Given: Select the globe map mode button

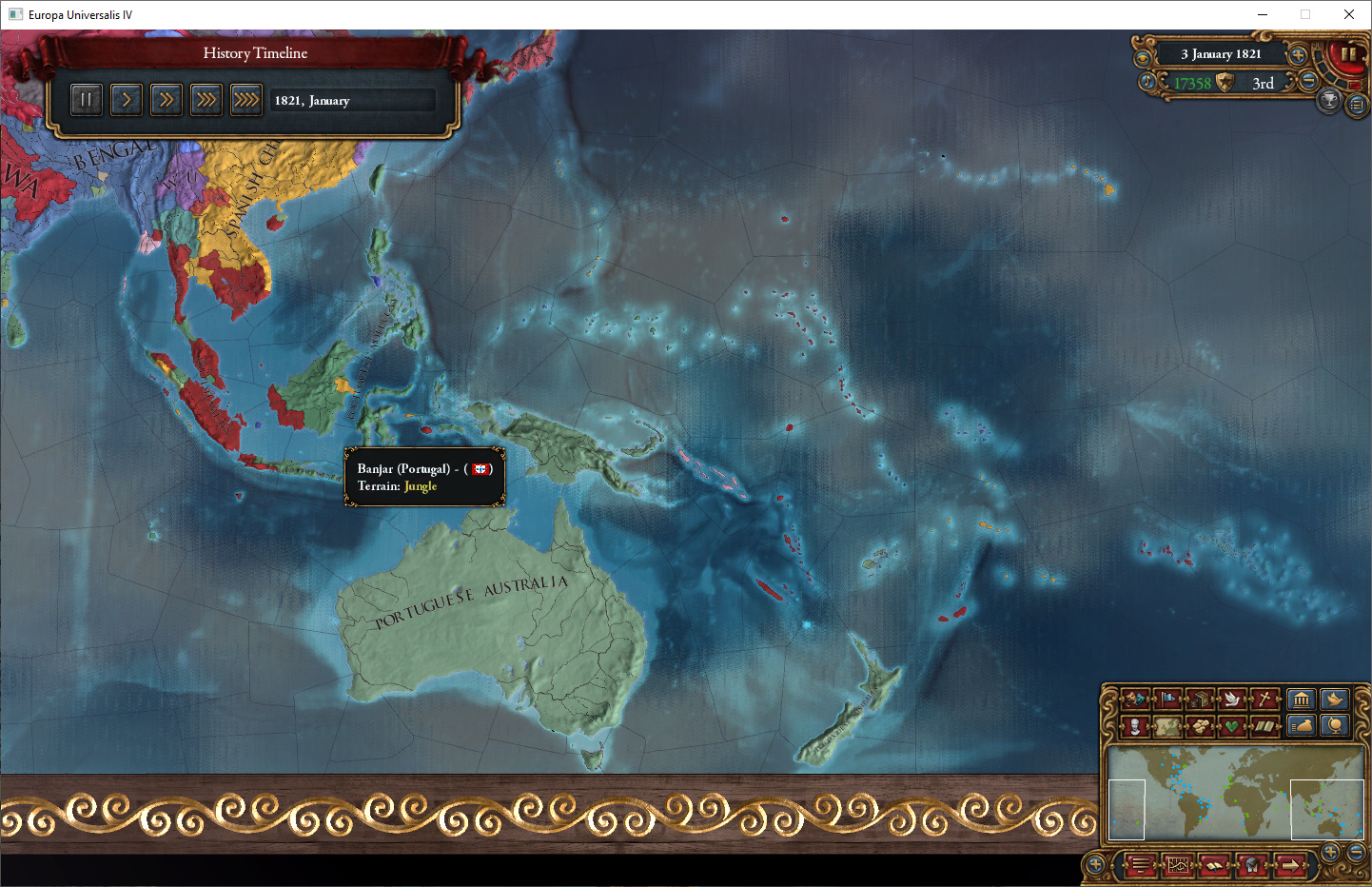Looking at the screenshot, I should coord(1335,726).
